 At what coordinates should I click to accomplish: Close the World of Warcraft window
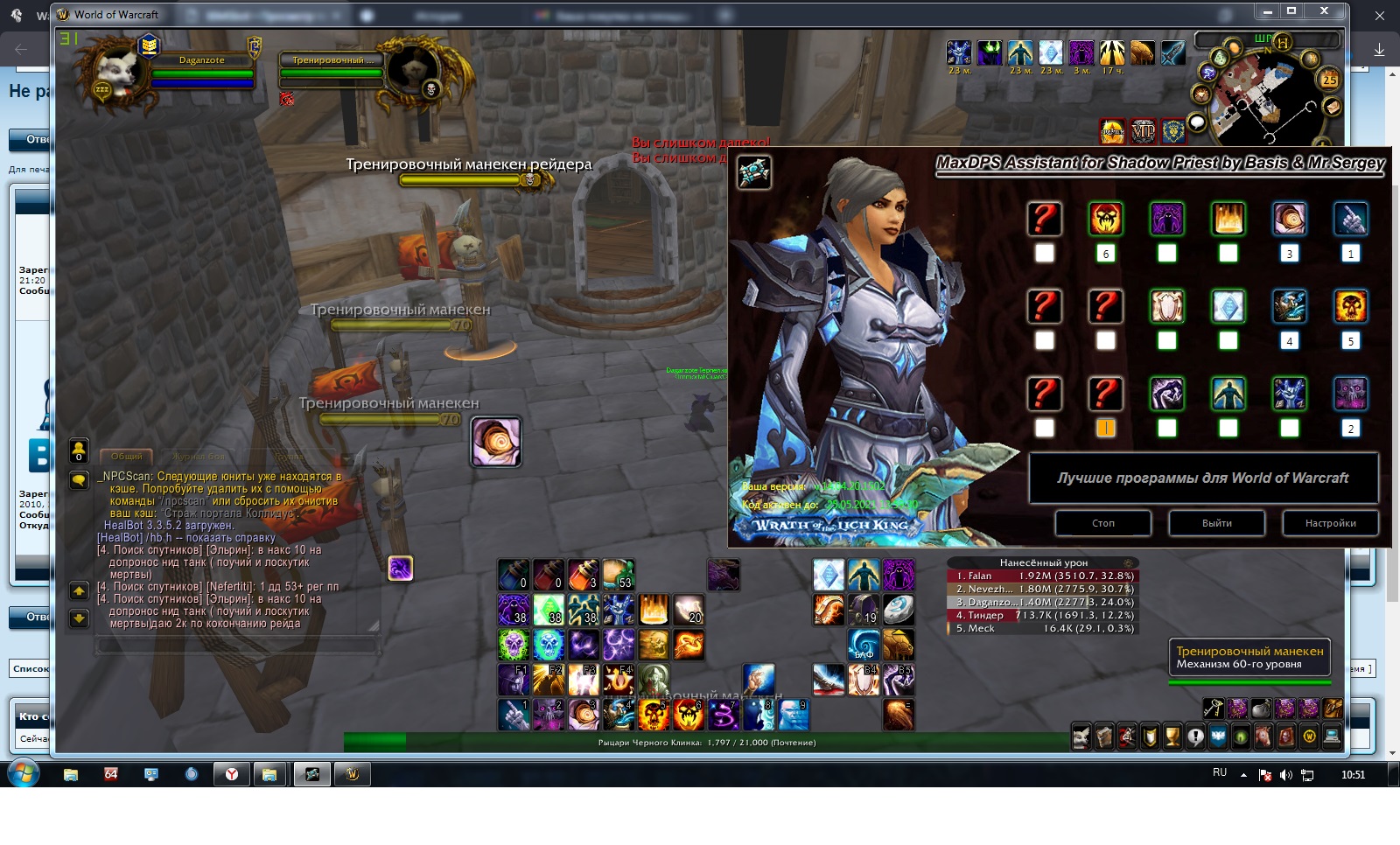(1324, 11)
